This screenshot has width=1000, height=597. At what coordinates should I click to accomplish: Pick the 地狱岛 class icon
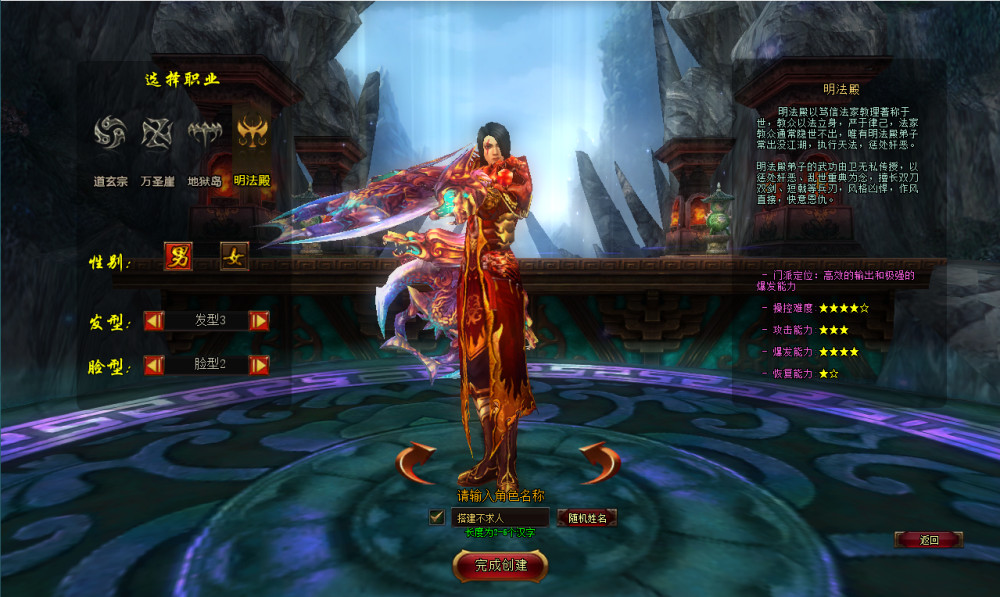pos(204,133)
